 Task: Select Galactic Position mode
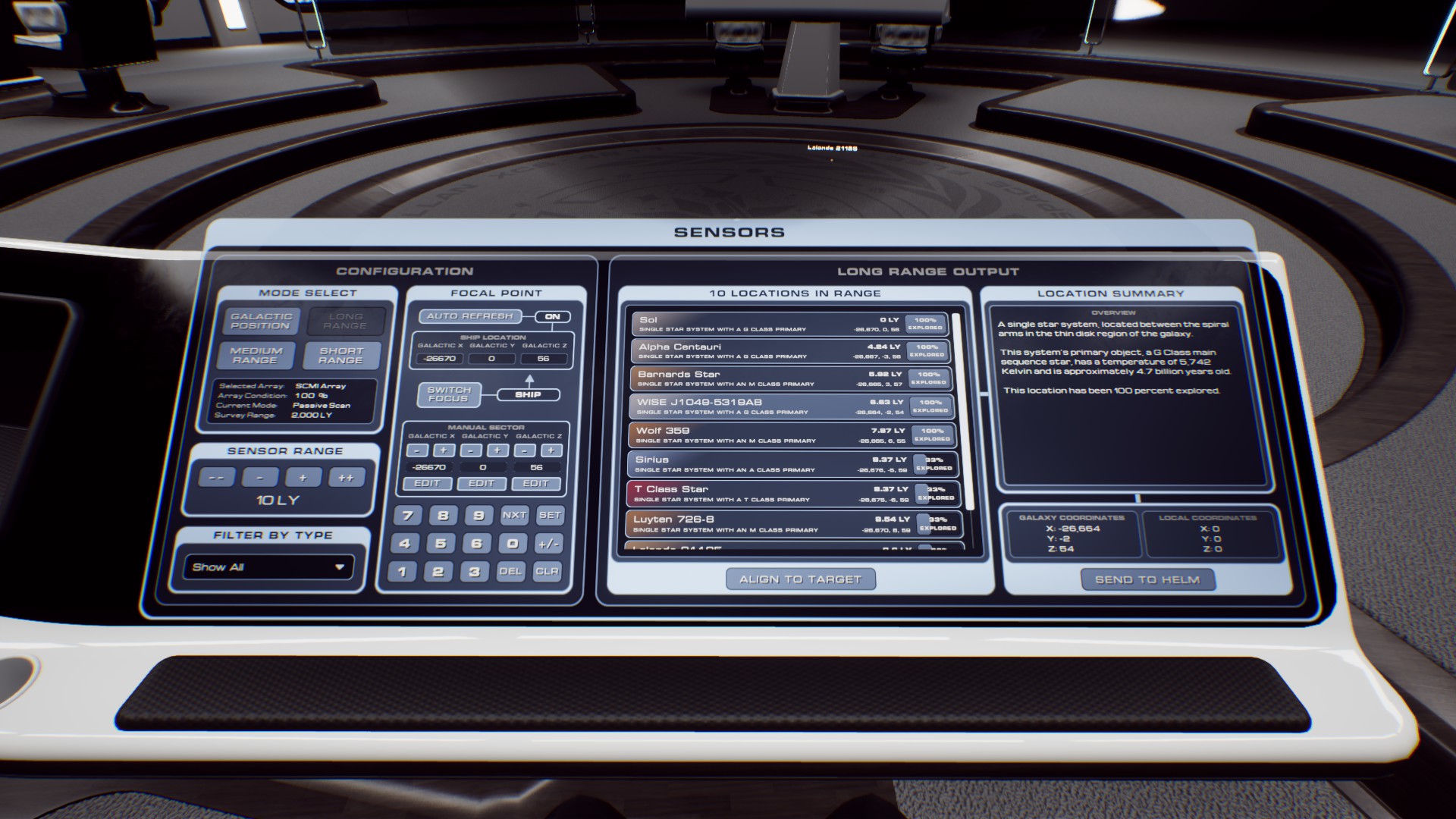(261, 322)
